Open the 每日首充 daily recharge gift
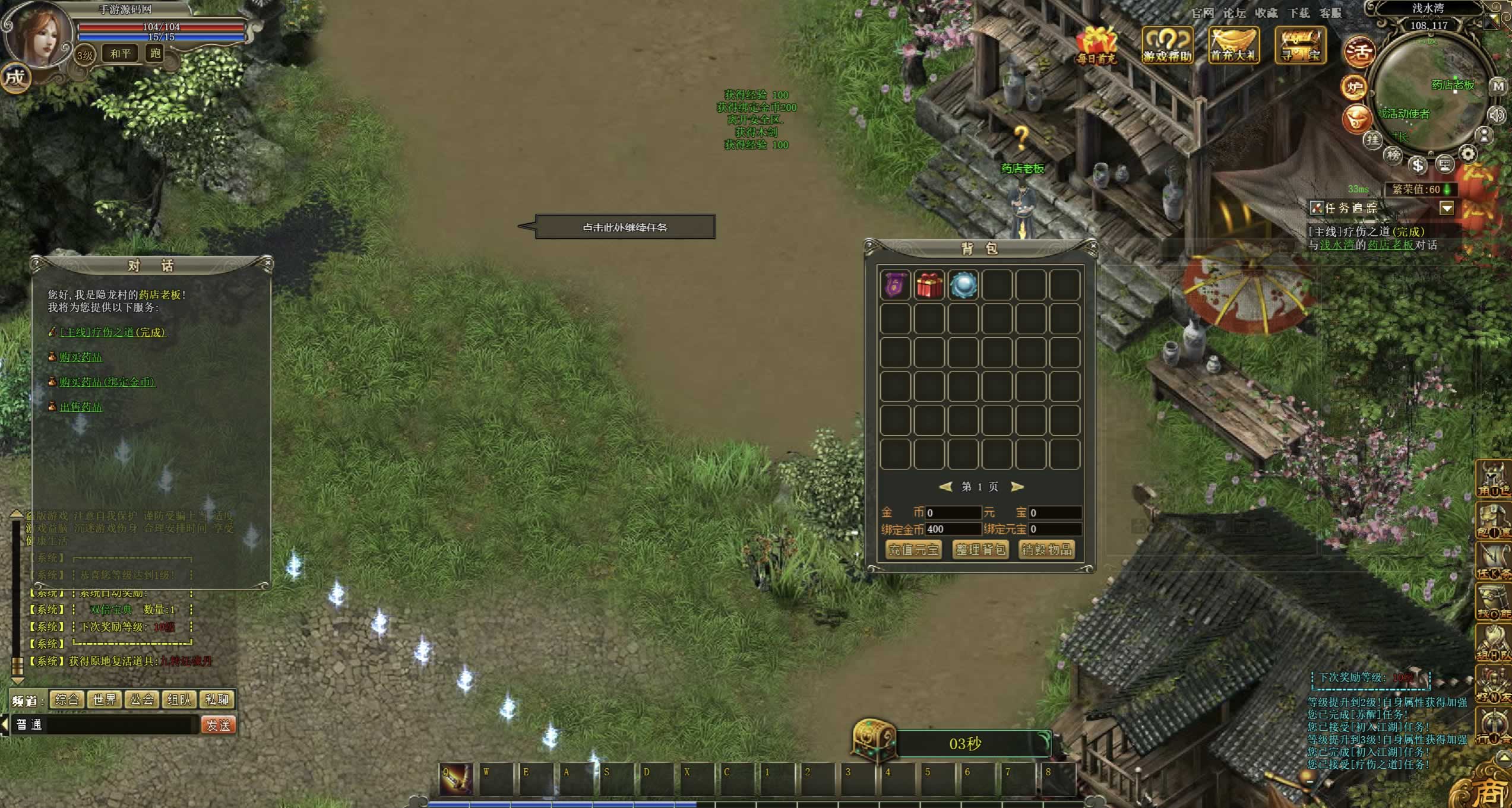The width and height of the screenshot is (1512, 808). tap(1096, 45)
